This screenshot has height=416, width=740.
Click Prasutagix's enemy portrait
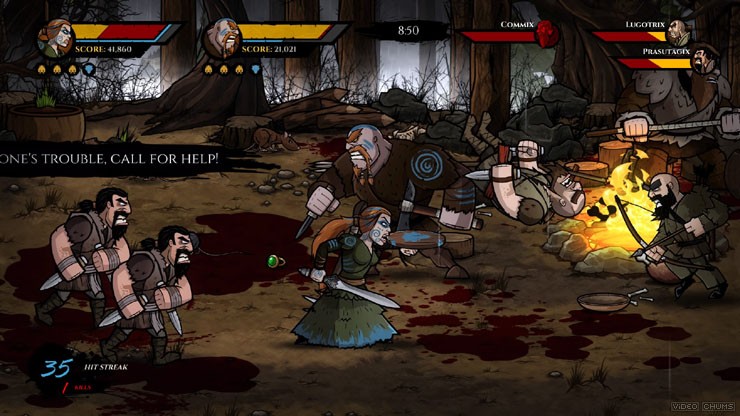click(706, 61)
